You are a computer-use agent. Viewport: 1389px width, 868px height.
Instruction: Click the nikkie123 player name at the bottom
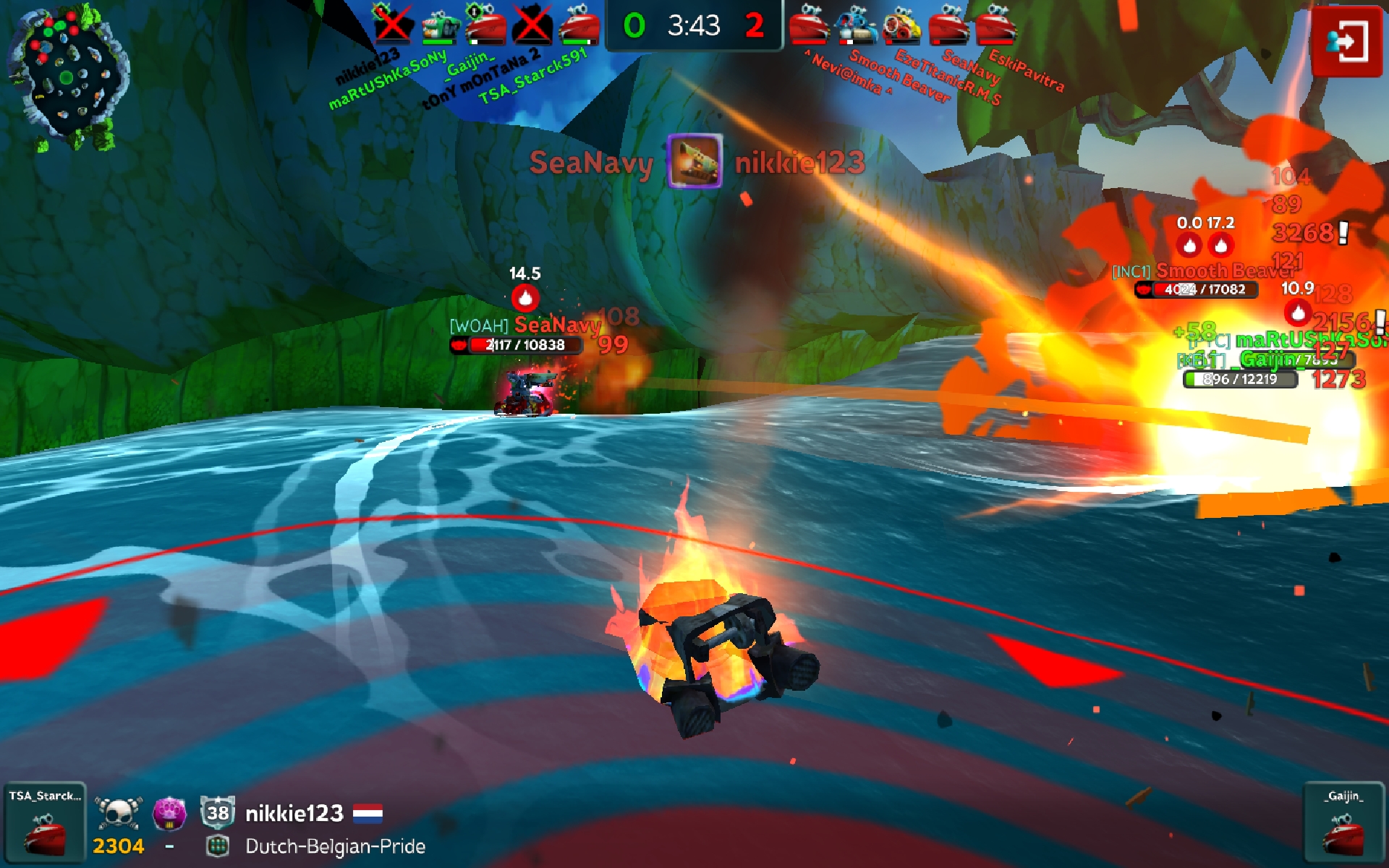coord(294,814)
